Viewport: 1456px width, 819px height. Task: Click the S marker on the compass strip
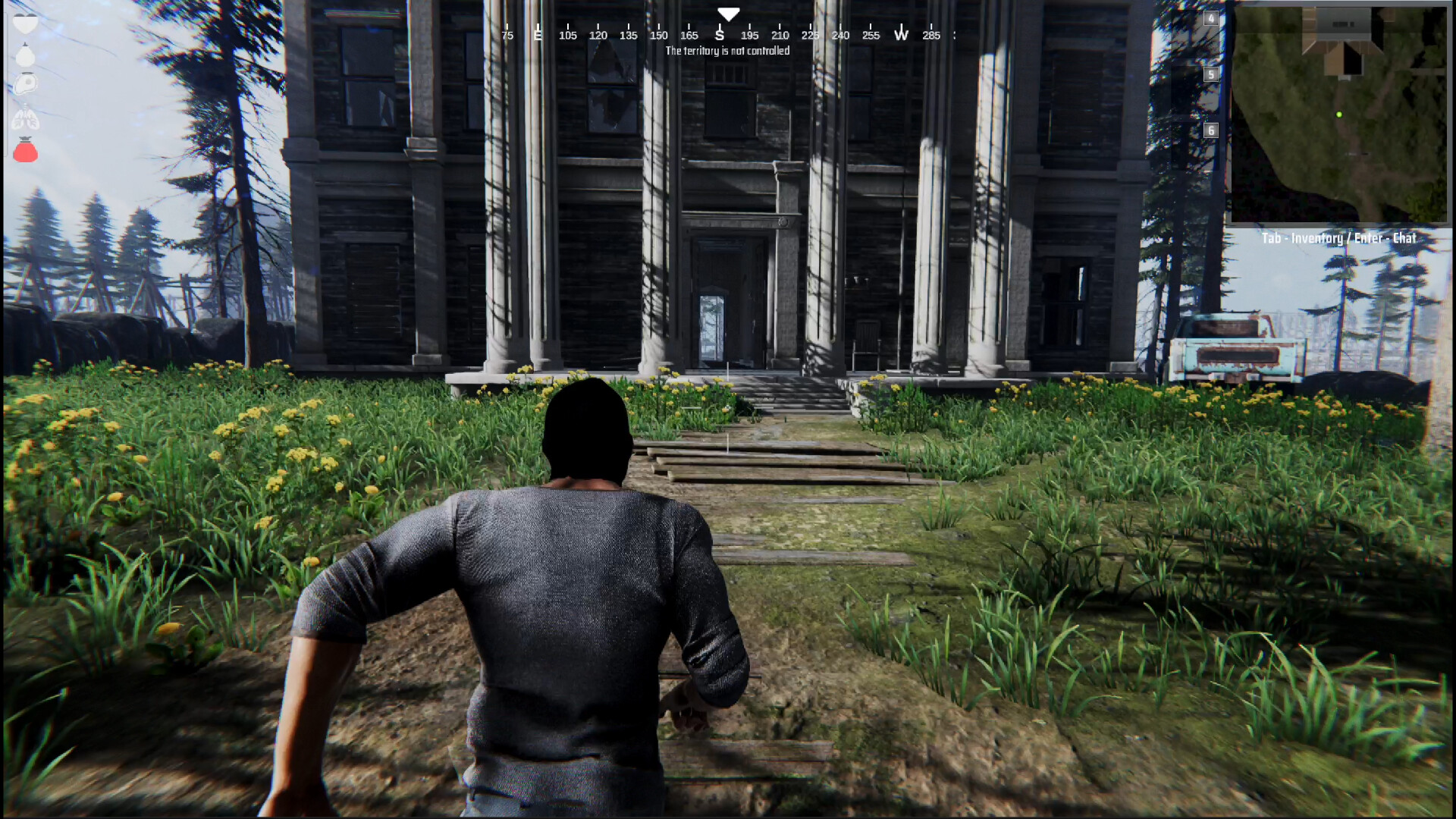coord(720,34)
